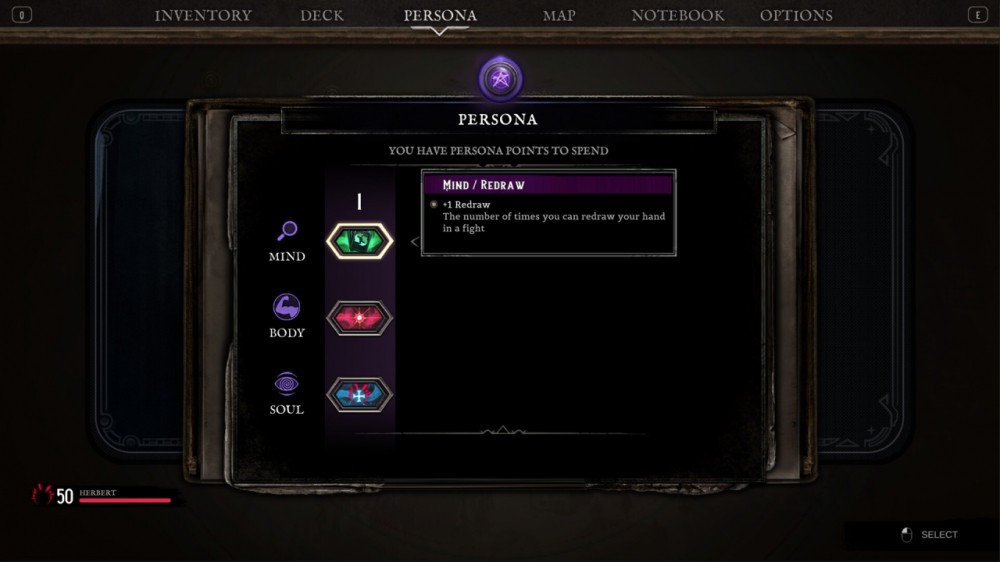Image resolution: width=1000 pixels, height=562 pixels.
Task: Choose the red Body persona upgrade
Action: pos(360,318)
